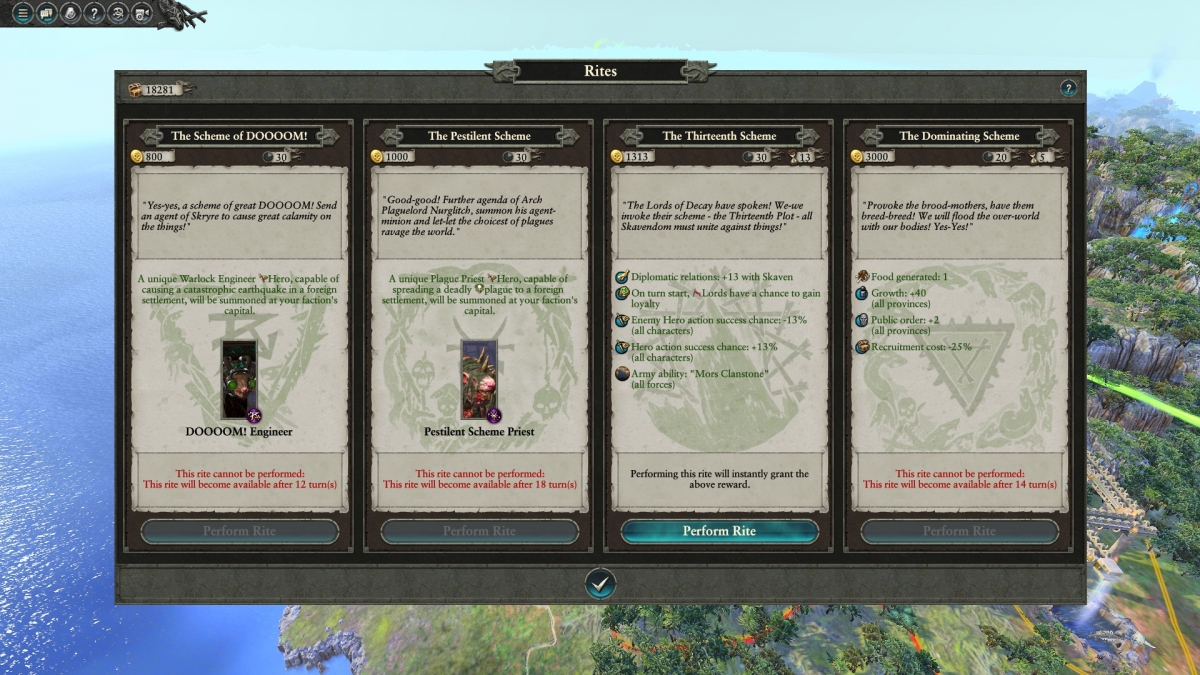Click the greyed Perform Rite for Scheme of DOOOOM!
1200x675 pixels.
[x=240, y=531]
